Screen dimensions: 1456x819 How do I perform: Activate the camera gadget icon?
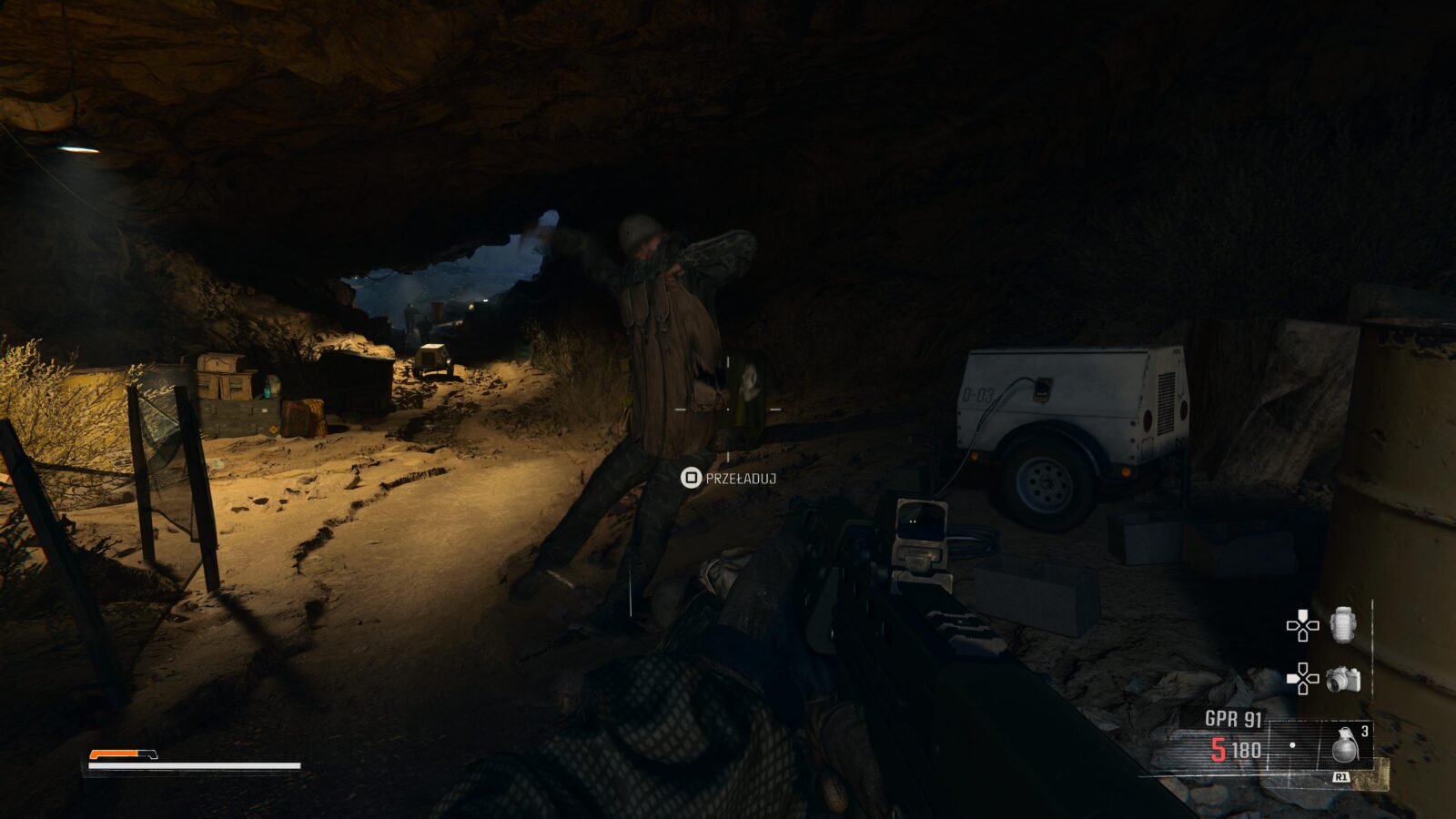pyautogui.click(x=1342, y=679)
